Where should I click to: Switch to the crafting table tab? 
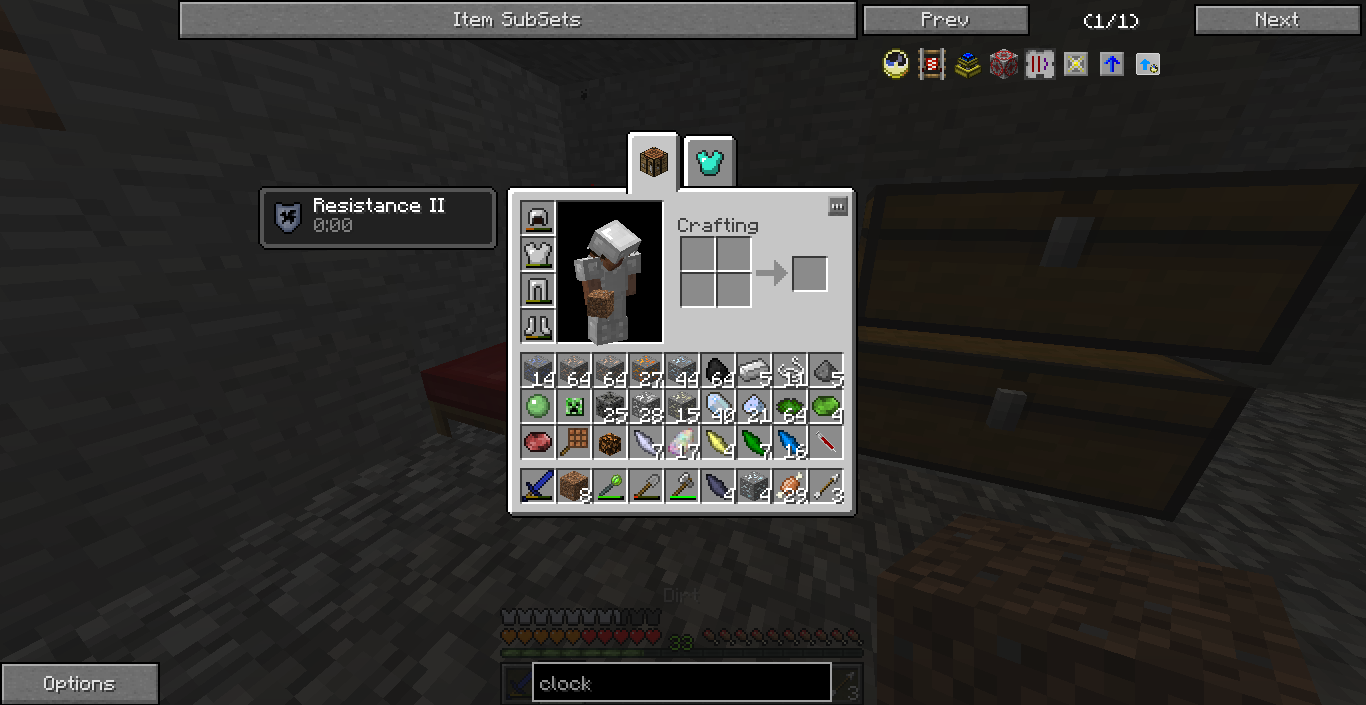coord(654,162)
